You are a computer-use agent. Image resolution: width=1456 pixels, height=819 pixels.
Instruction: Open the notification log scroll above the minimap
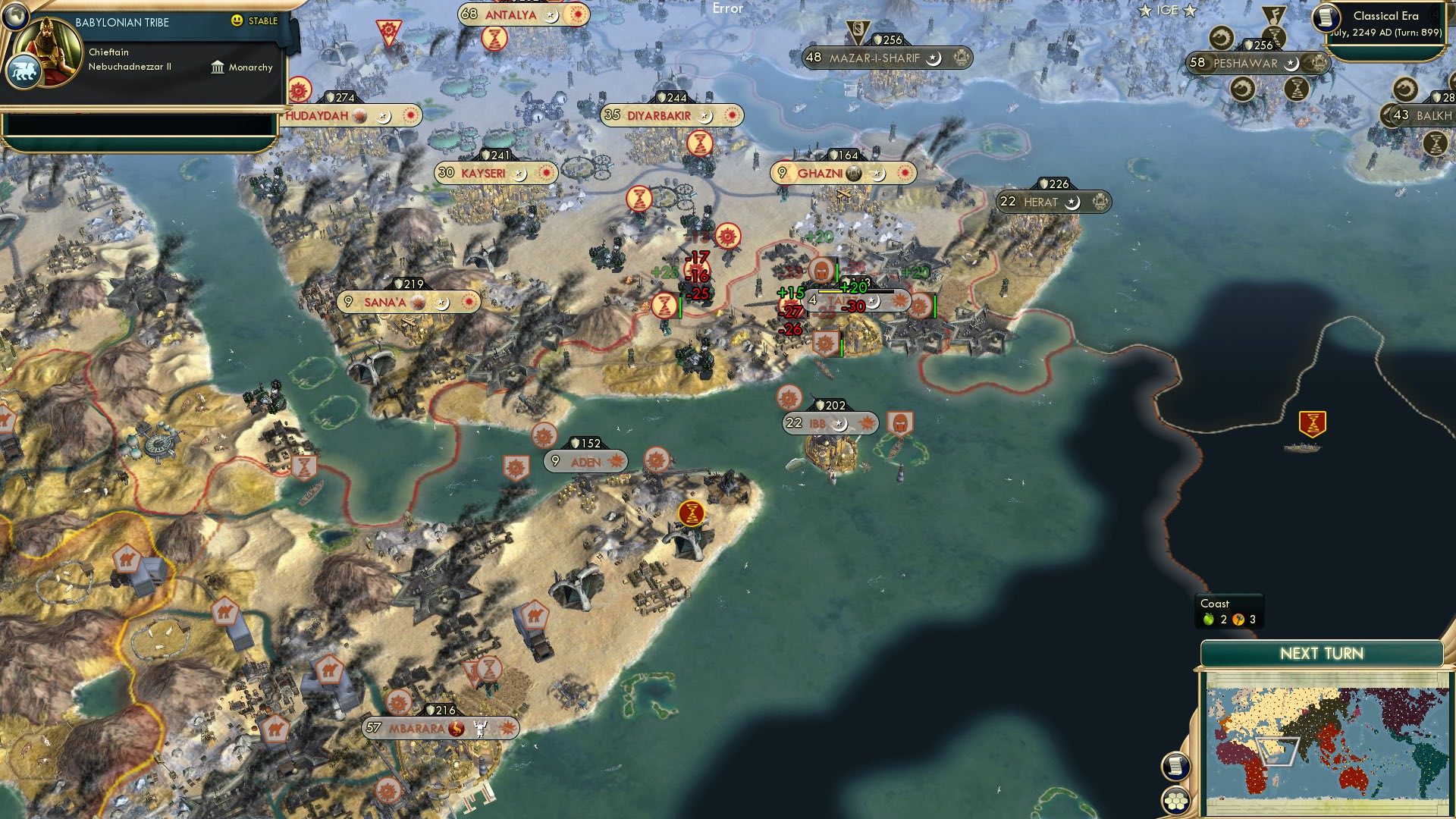coord(1176,766)
